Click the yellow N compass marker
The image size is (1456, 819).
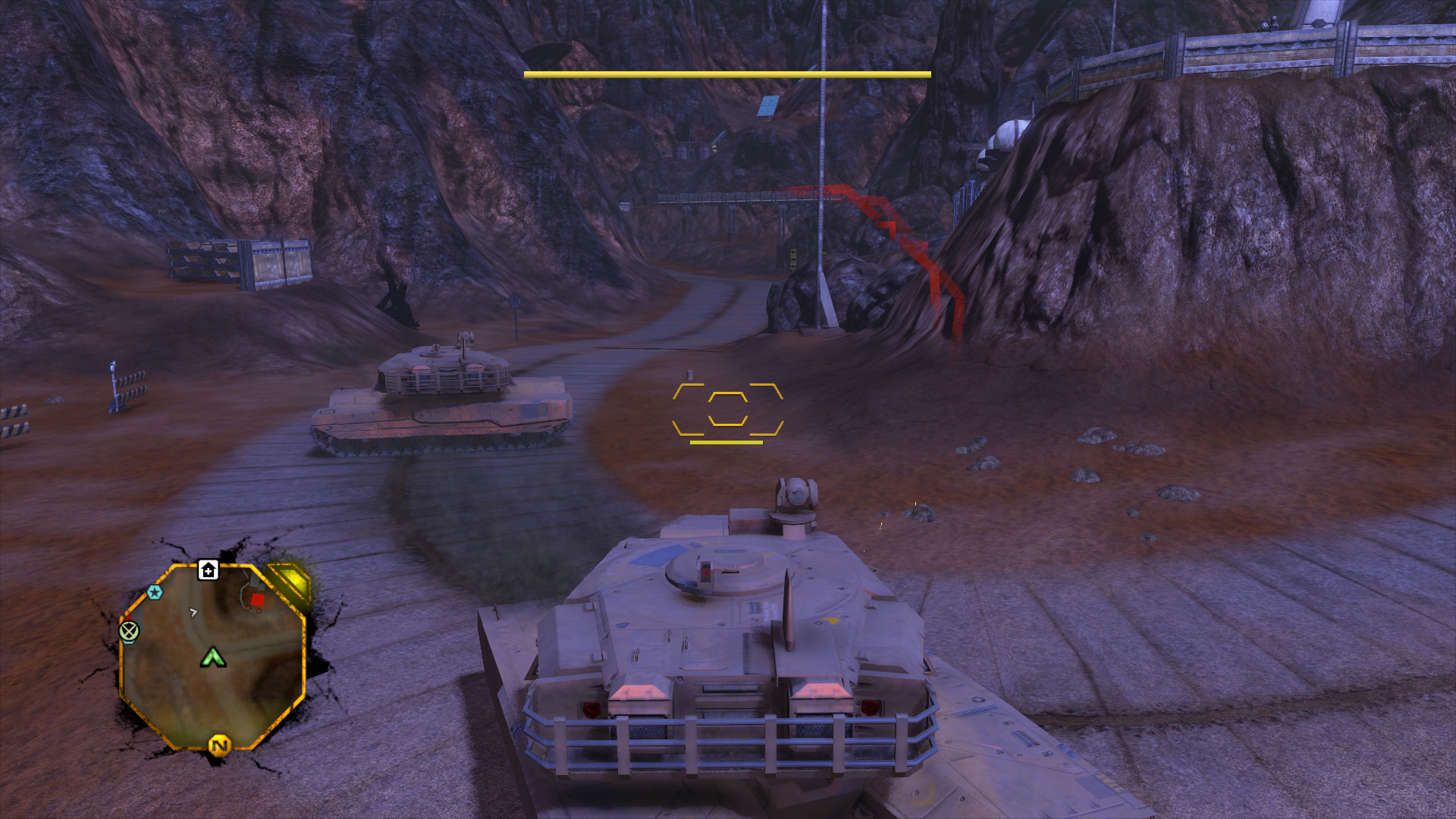(219, 745)
